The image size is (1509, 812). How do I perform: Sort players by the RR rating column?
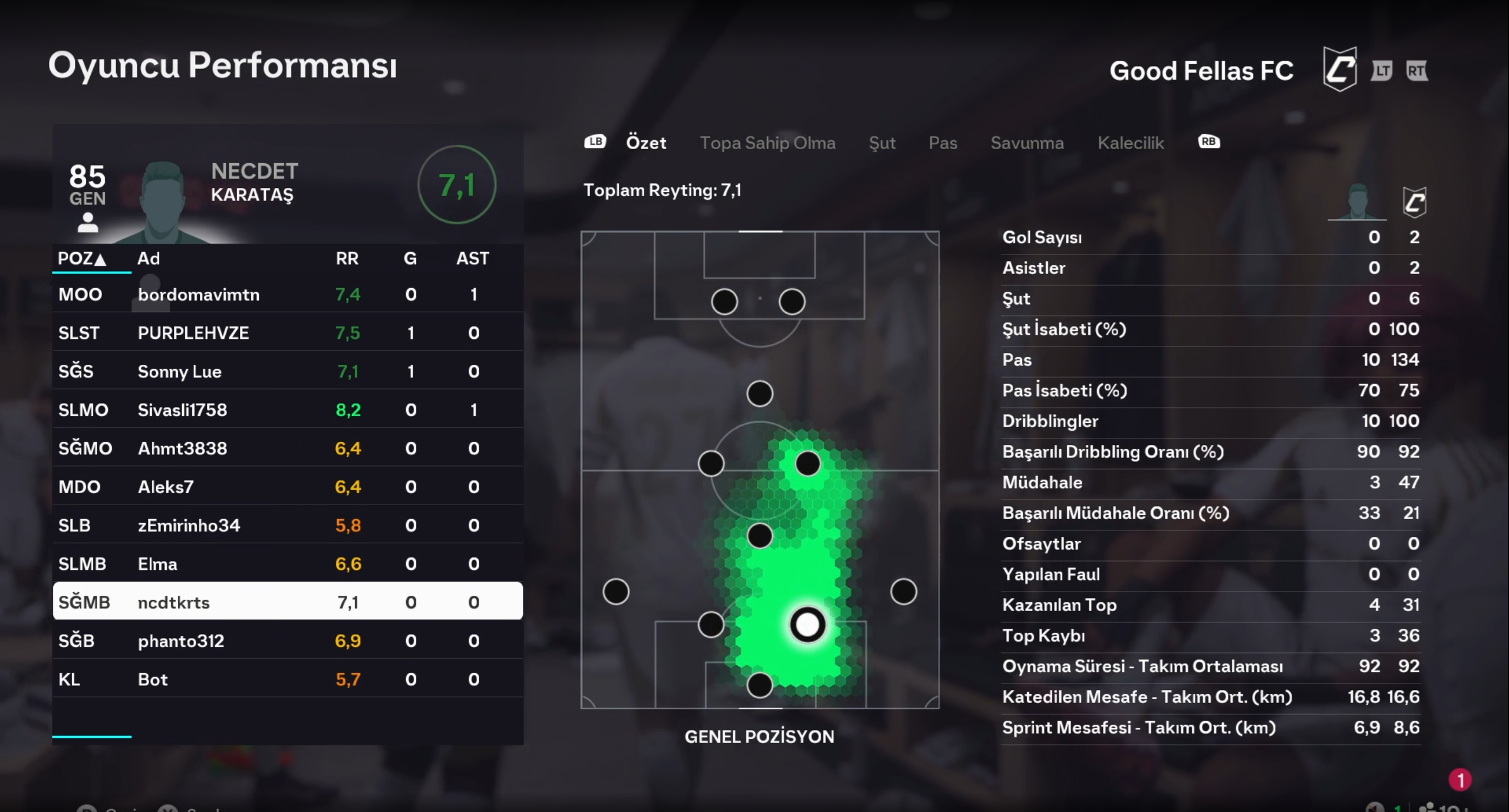coord(347,258)
